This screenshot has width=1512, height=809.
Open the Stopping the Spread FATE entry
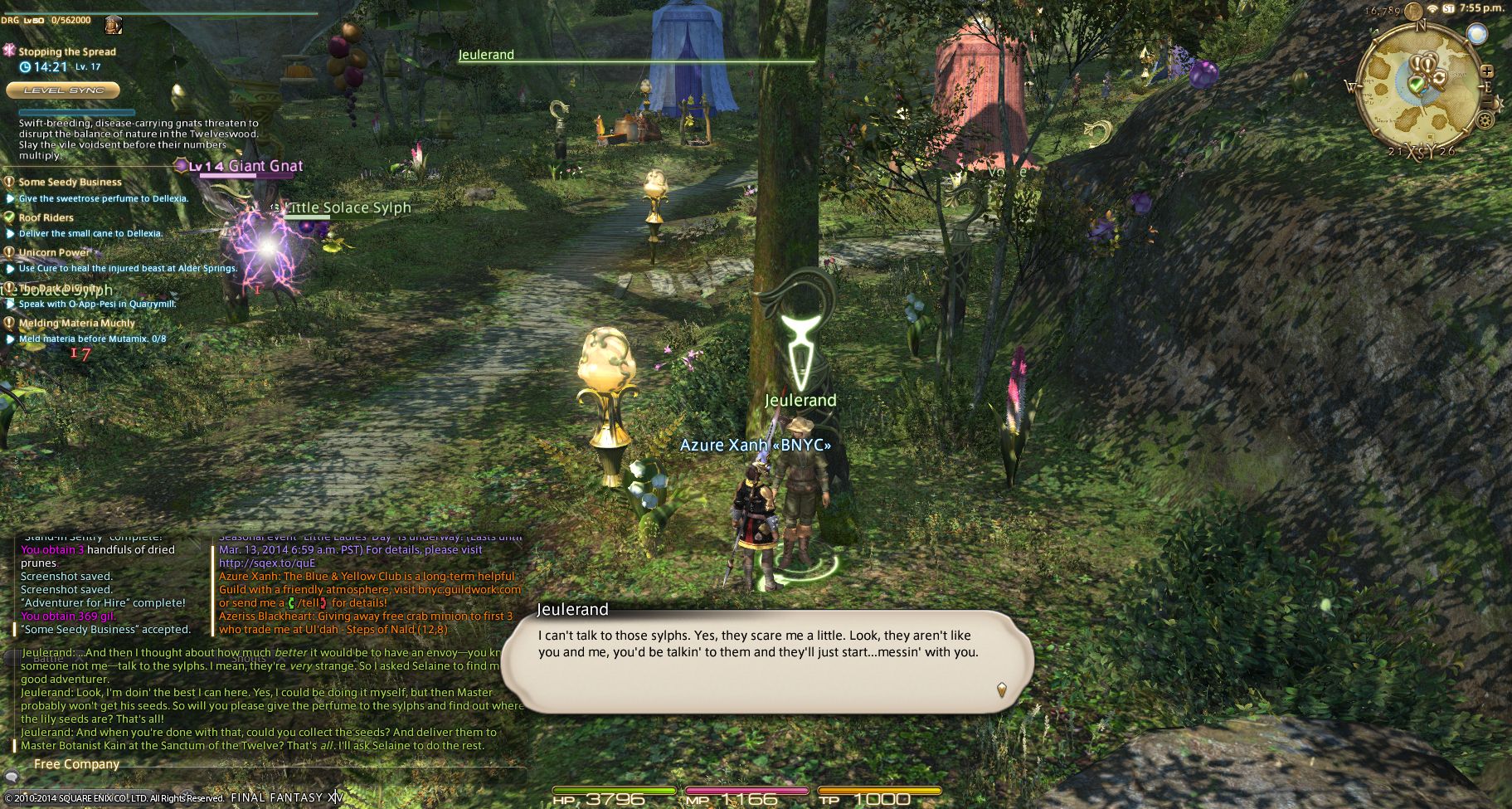66,51
